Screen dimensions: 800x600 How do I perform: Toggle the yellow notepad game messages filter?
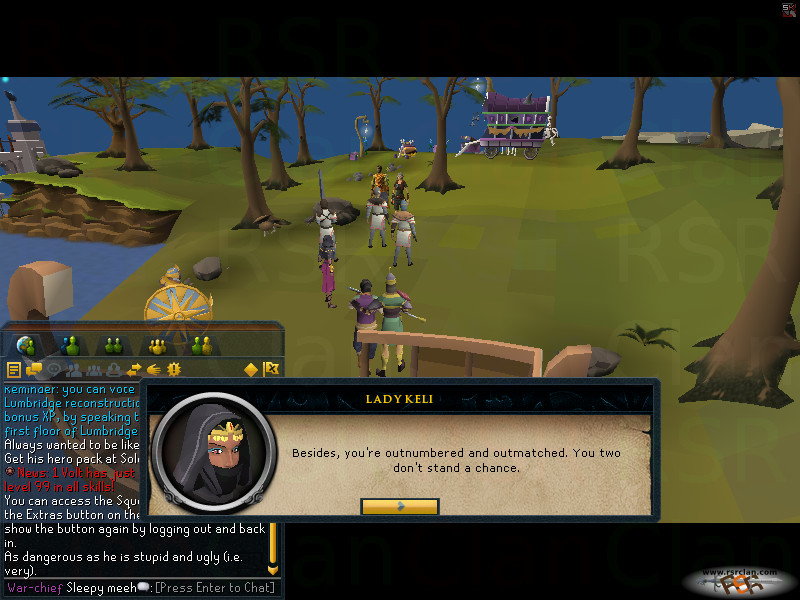click(x=13, y=370)
